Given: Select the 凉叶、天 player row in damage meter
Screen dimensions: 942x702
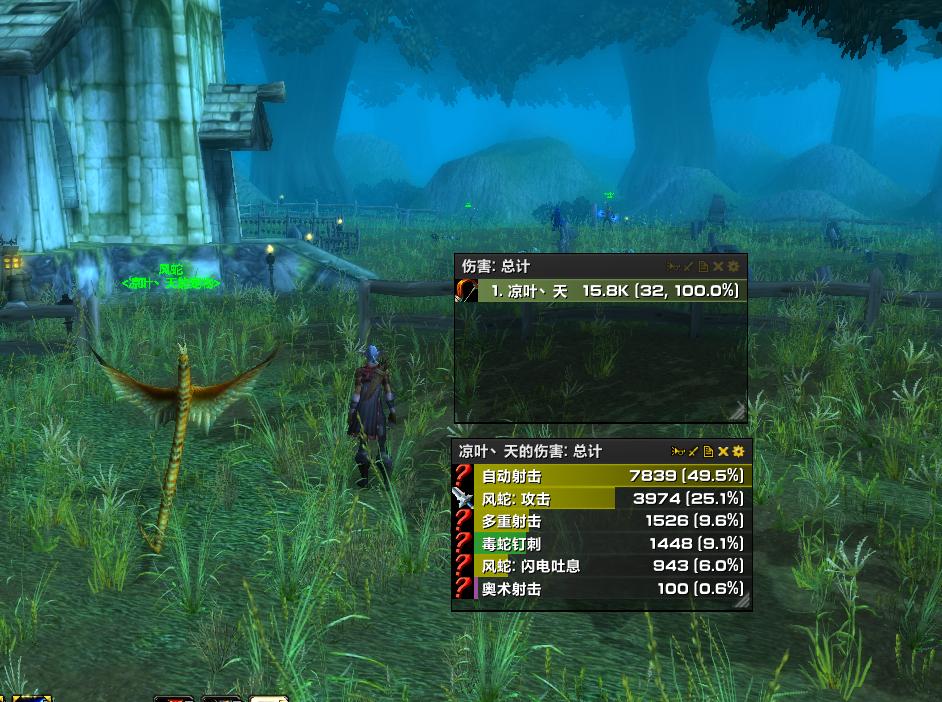Looking at the screenshot, I should [x=611, y=291].
